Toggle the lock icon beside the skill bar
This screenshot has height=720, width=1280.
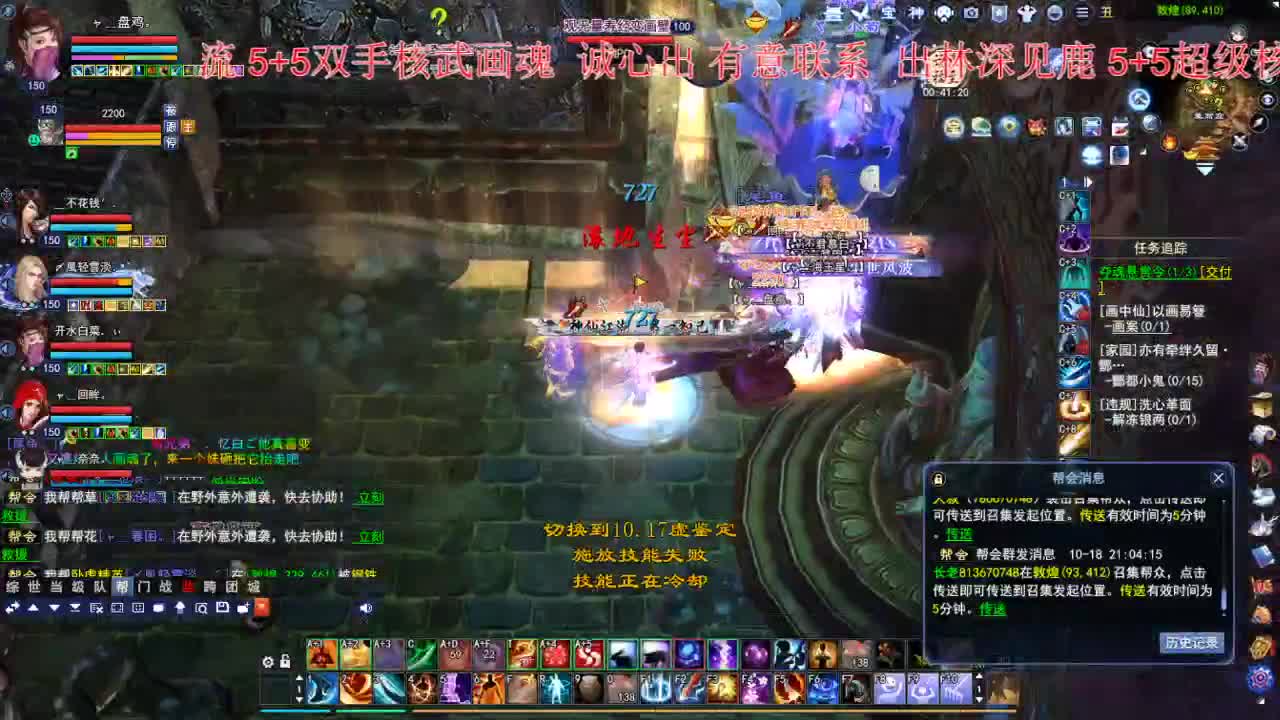(283, 660)
